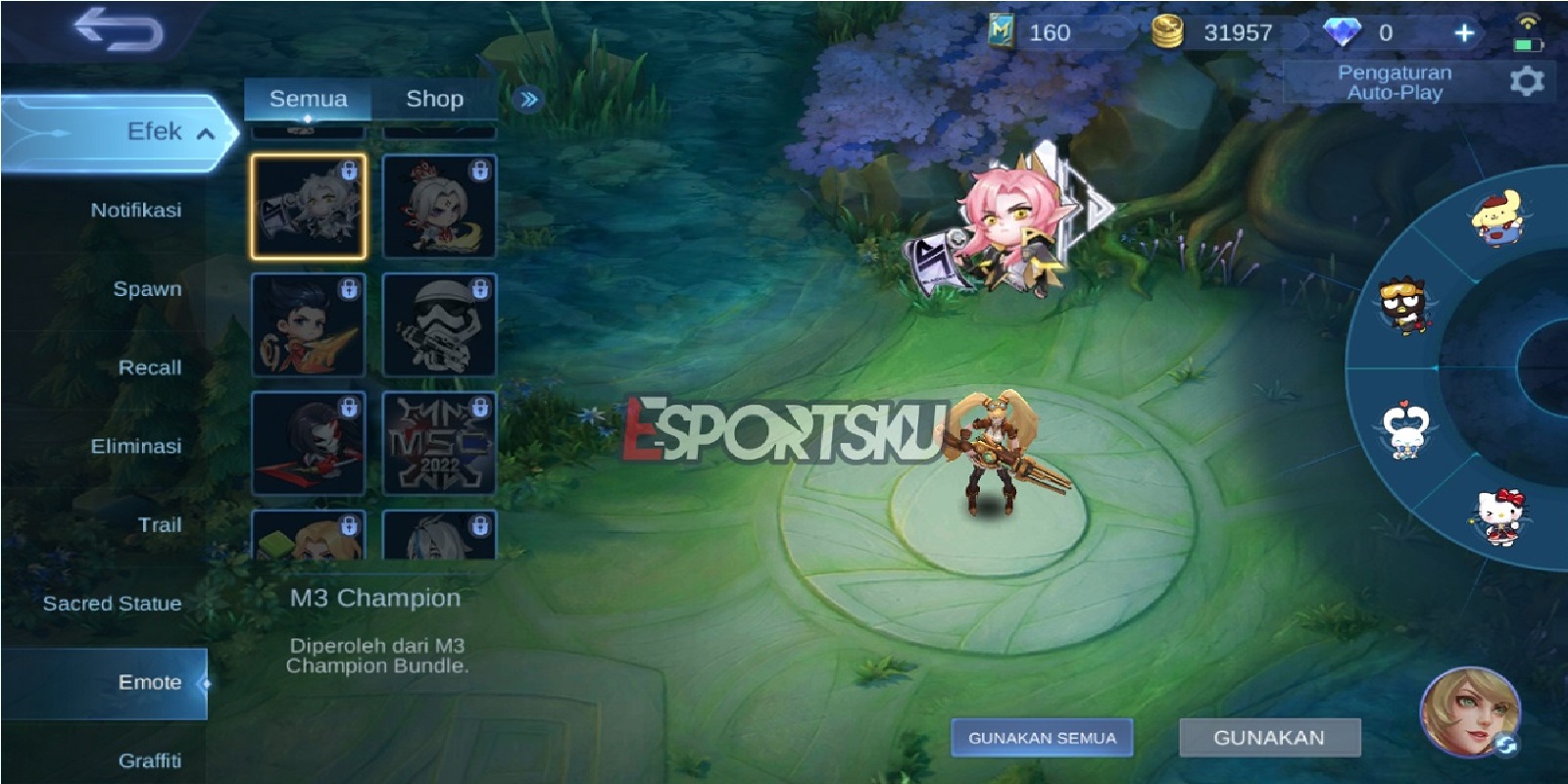Screen dimensions: 1568x784
Task: Click the plus icon to buy diamonds
Action: (x=1465, y=31)
